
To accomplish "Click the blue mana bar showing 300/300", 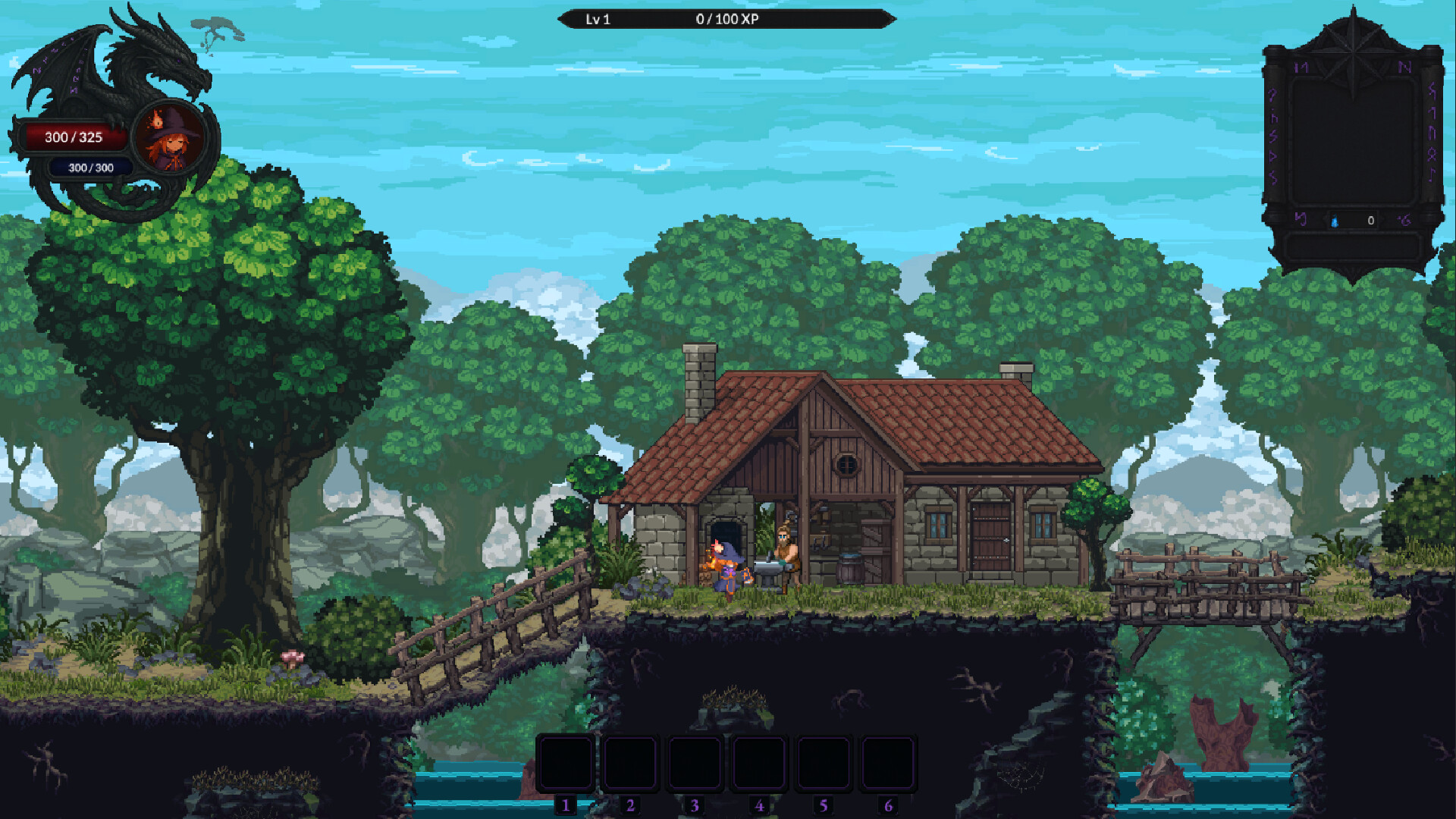I will click(x=89, y=168).
